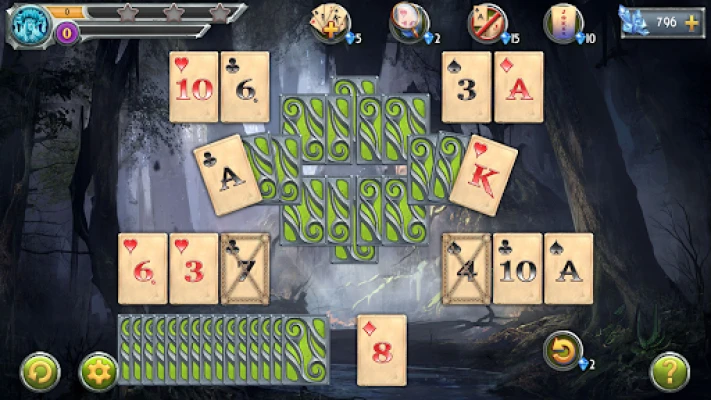
Task: Open the settings gear button
Action: point(98,371)
